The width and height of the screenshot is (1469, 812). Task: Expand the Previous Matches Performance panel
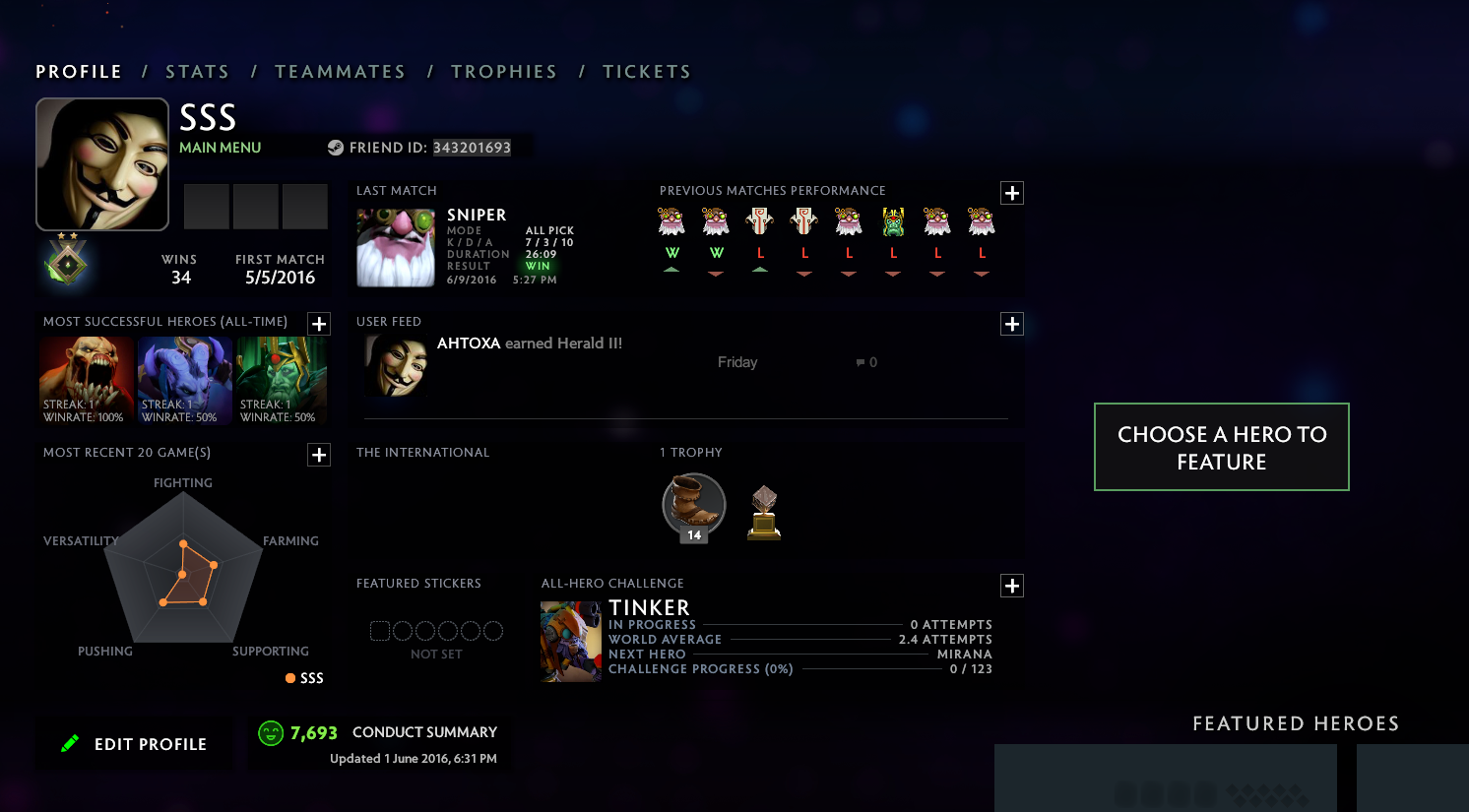[1011, 193]
